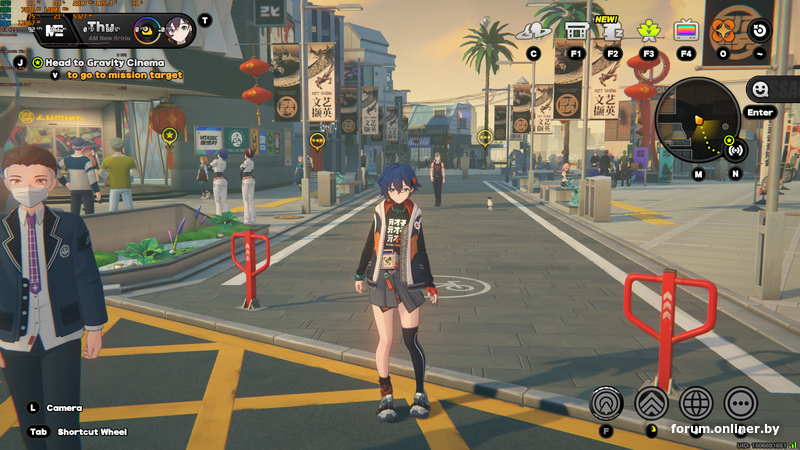Click the globe icon button

pos(696,403)
